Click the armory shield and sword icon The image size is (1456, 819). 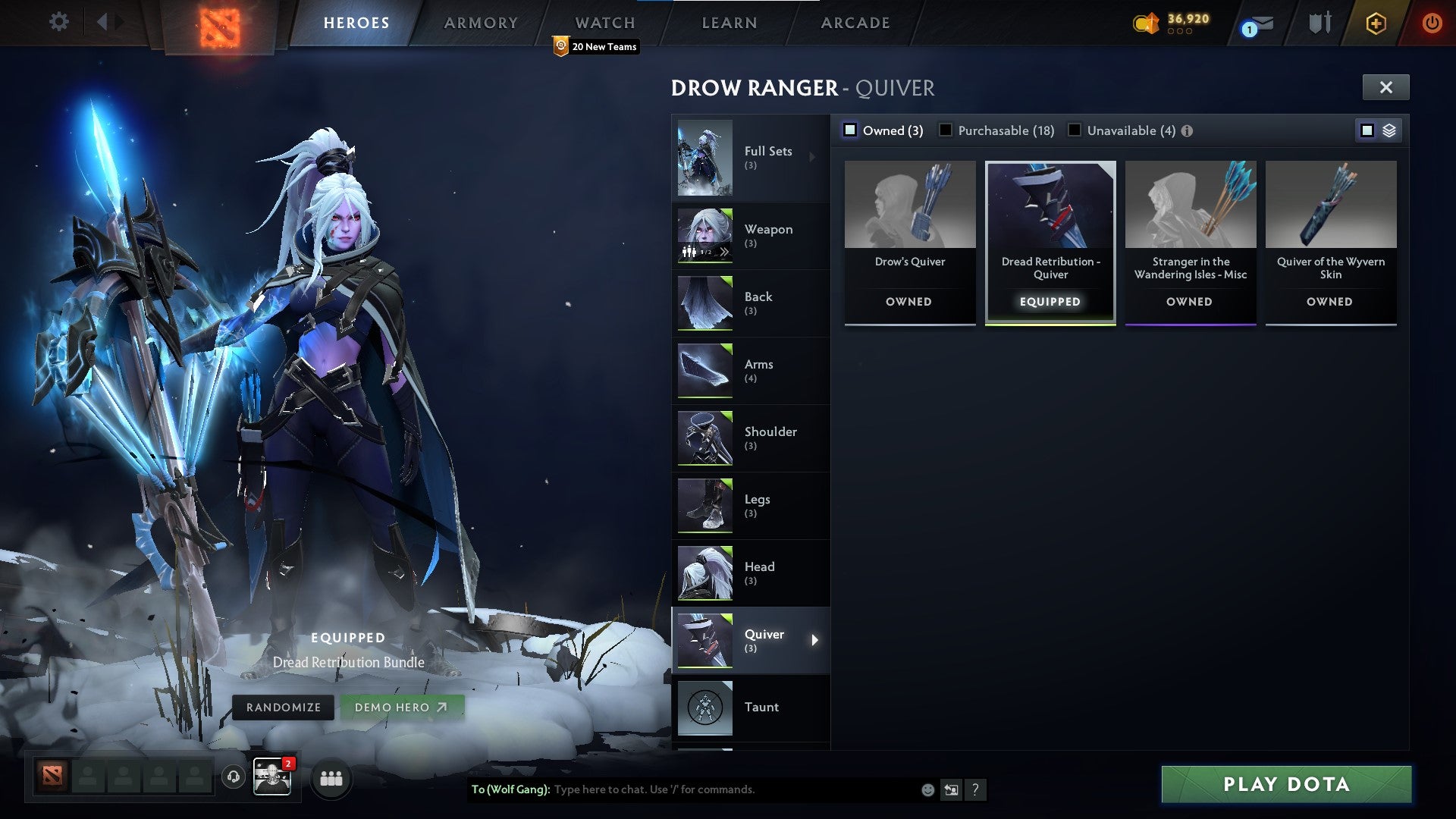point(1319,23)
